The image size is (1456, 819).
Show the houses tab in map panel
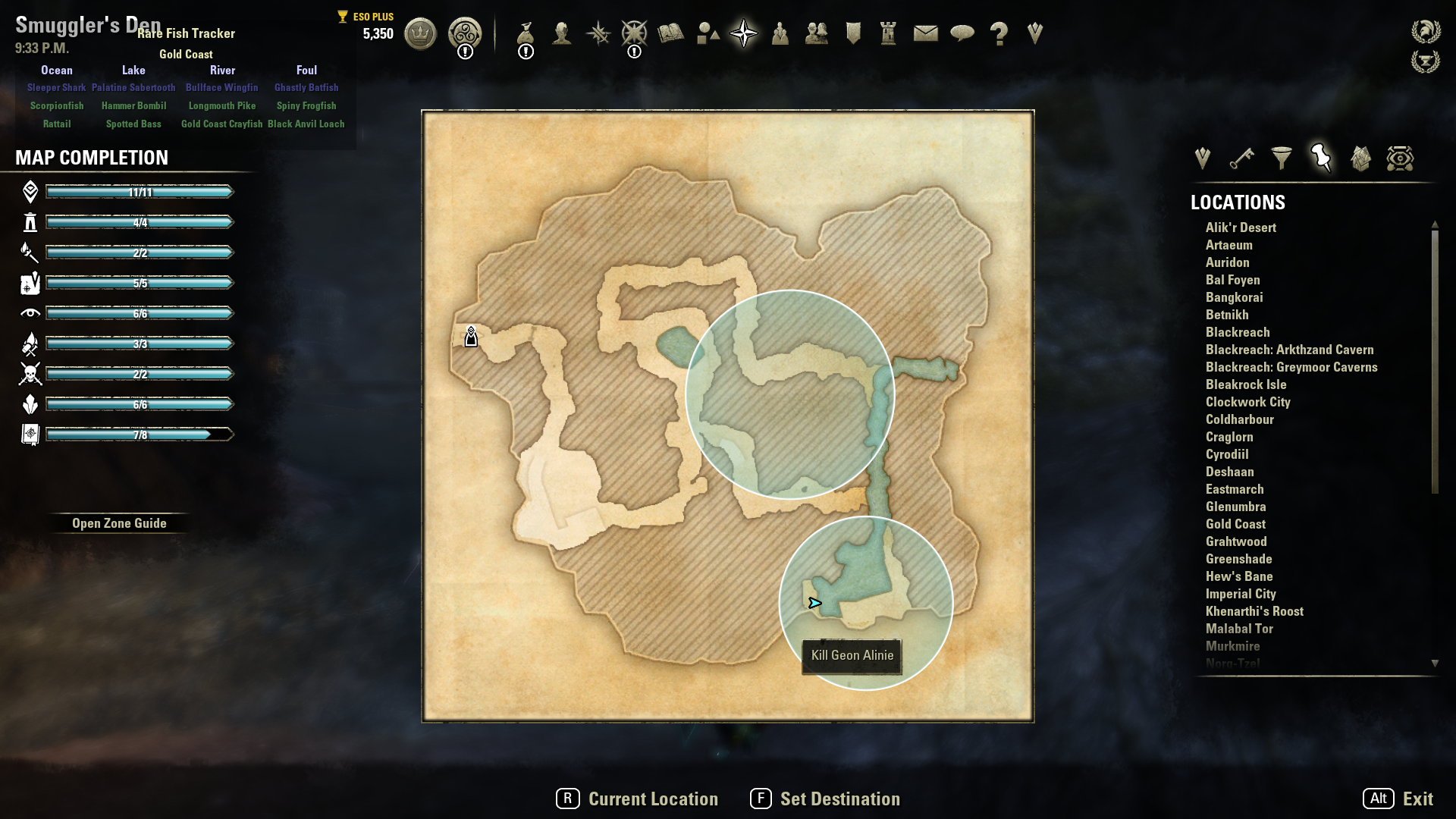[1360, 158]
